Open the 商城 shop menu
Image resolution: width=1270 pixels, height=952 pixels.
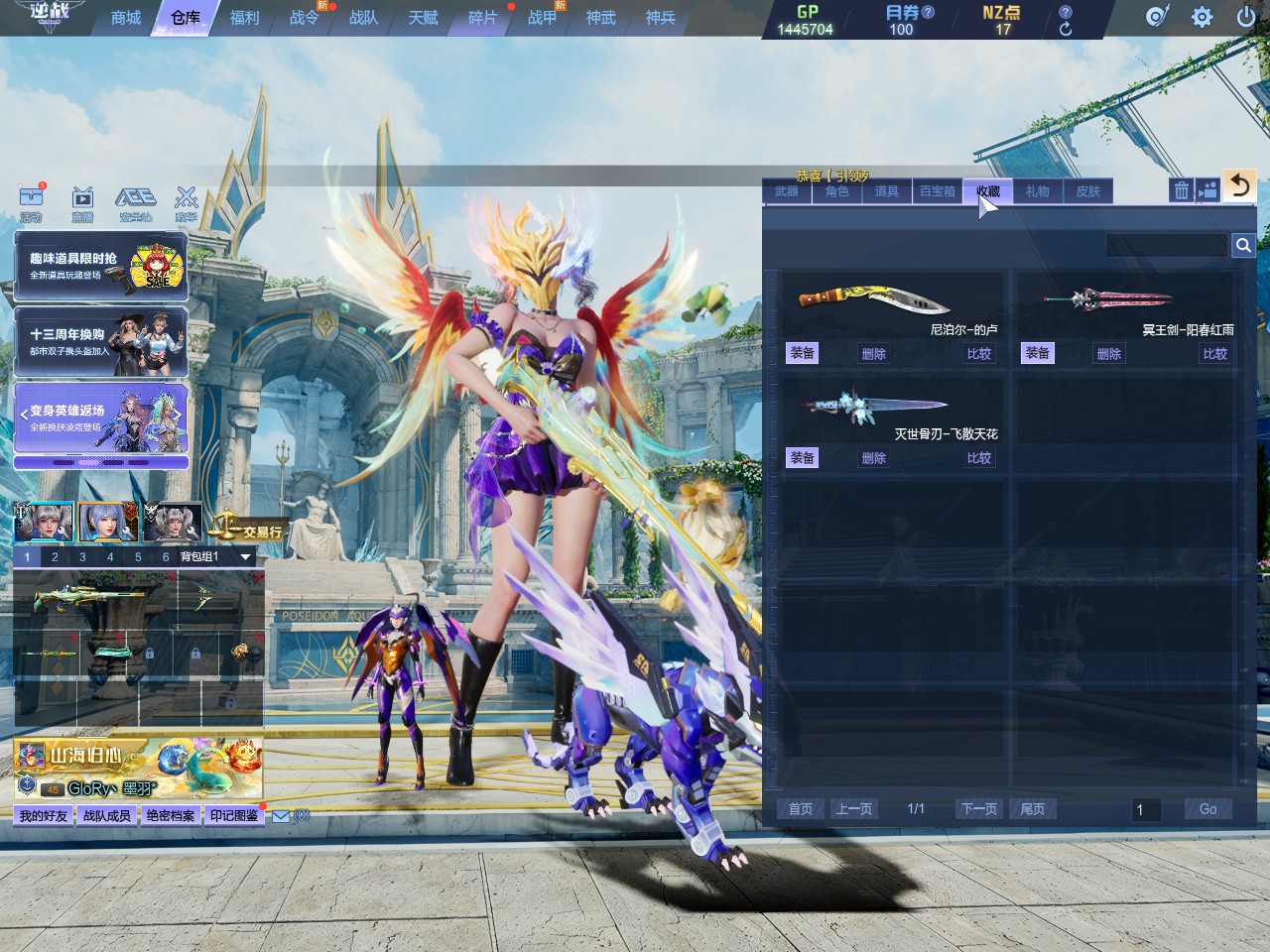click(126, 18)
